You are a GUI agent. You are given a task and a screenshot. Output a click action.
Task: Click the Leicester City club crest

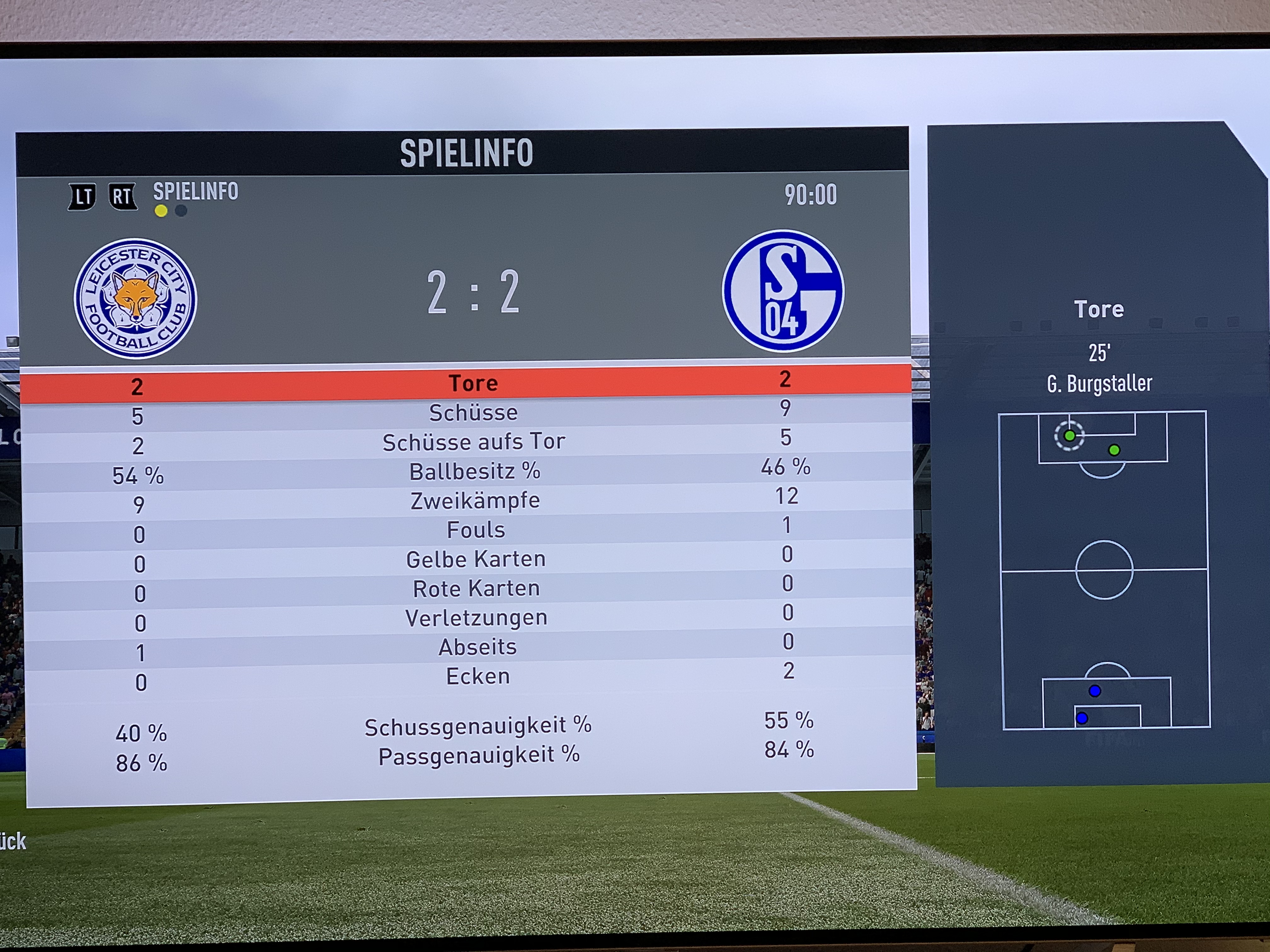[x=135, y=298]
